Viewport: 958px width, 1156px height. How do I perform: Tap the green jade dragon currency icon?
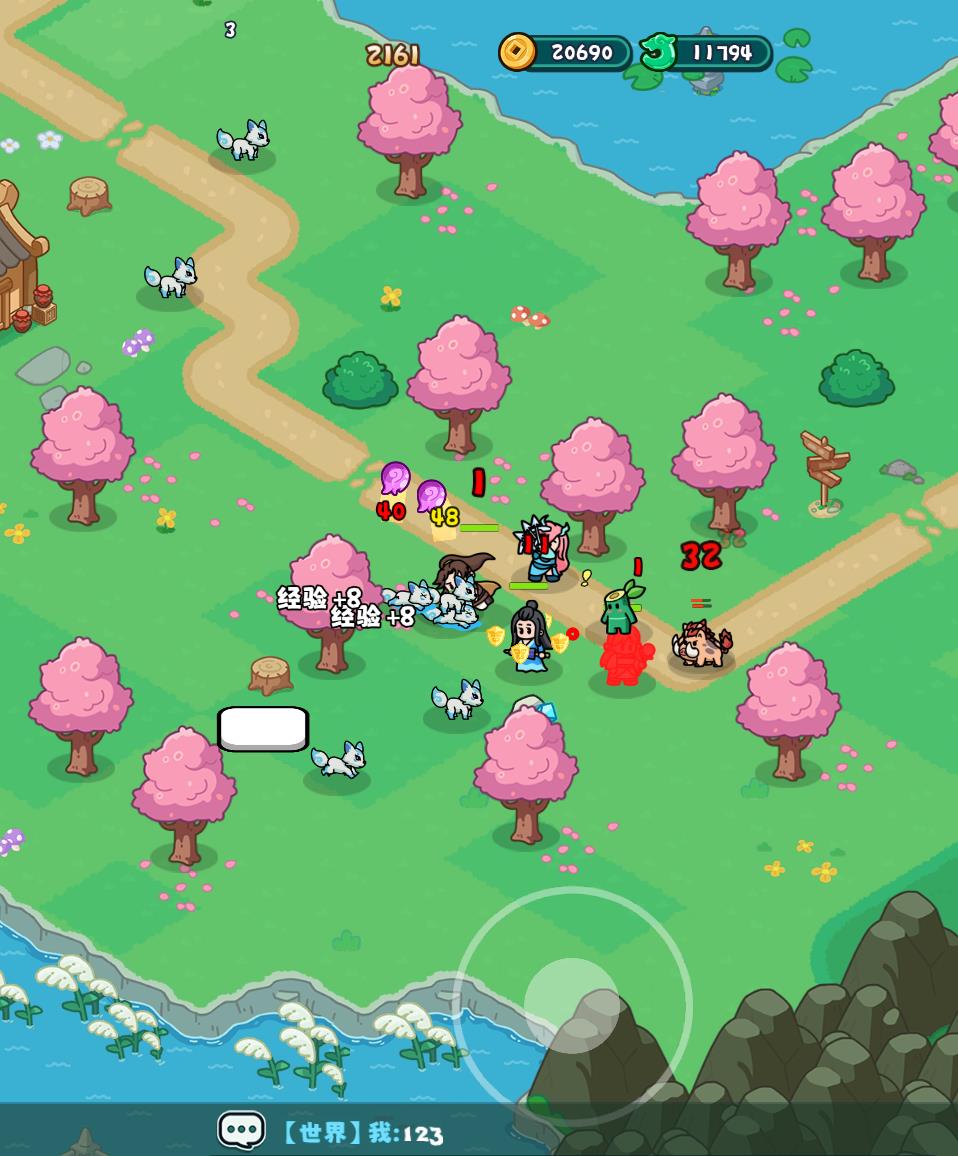658,52
